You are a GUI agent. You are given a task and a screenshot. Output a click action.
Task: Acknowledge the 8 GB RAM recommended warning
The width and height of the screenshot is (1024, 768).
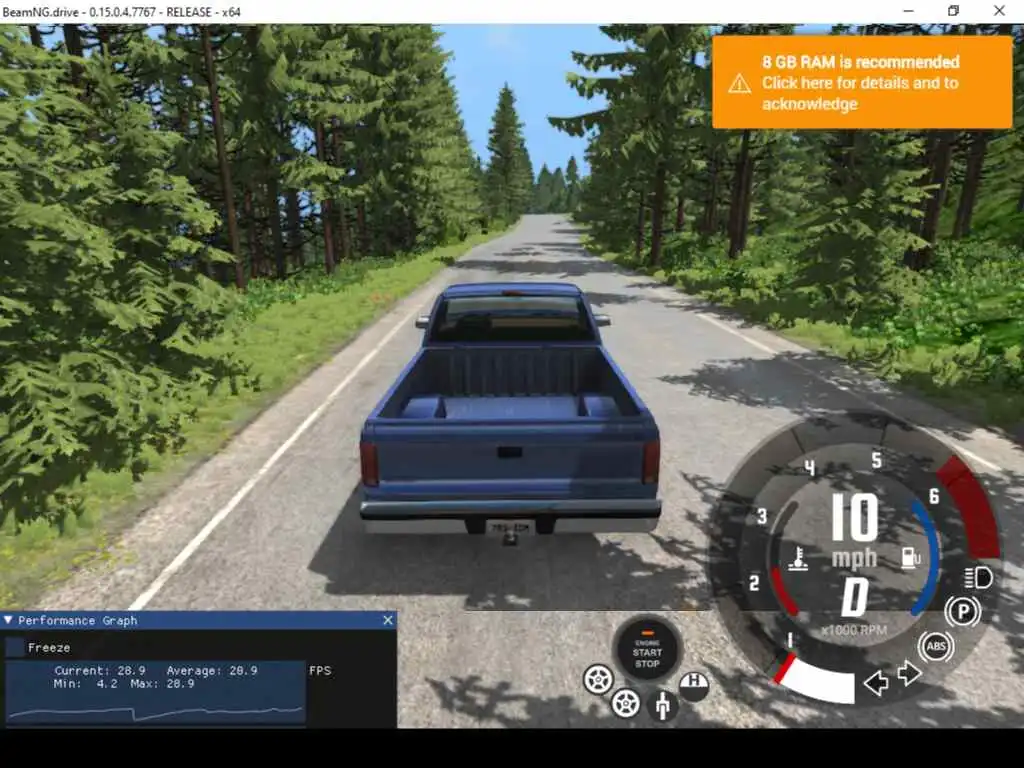pos(860,83)
